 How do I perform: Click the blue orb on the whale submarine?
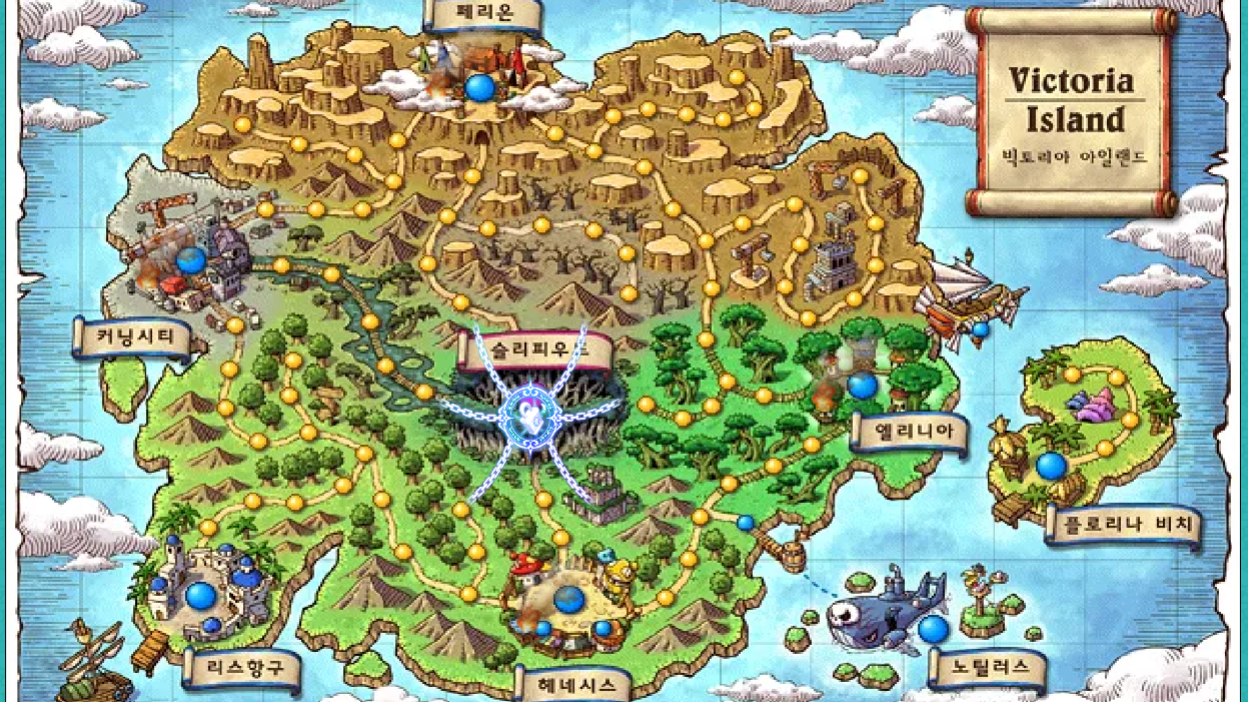coord(933,629)
